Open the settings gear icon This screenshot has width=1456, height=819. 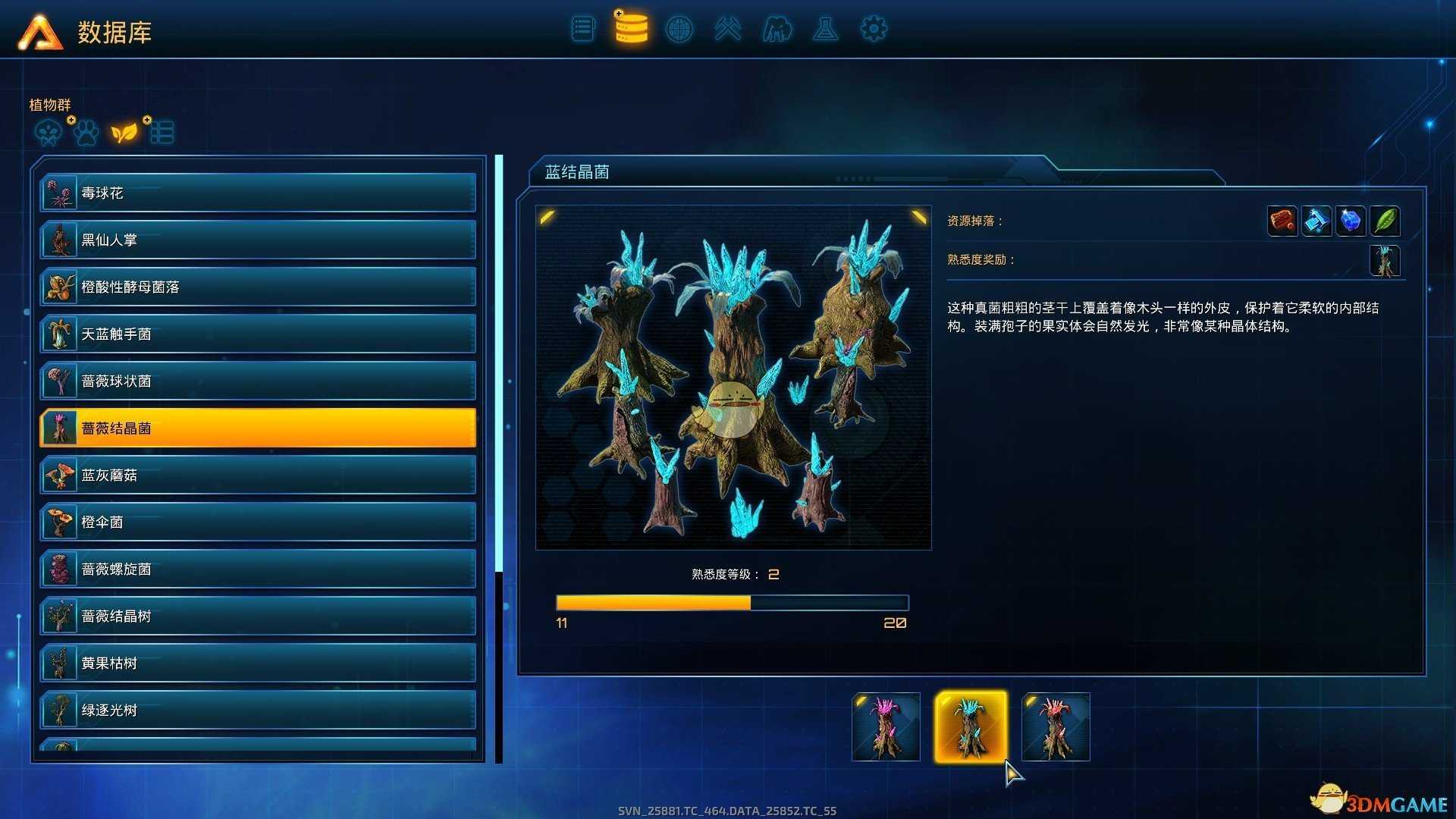point(874,29)
